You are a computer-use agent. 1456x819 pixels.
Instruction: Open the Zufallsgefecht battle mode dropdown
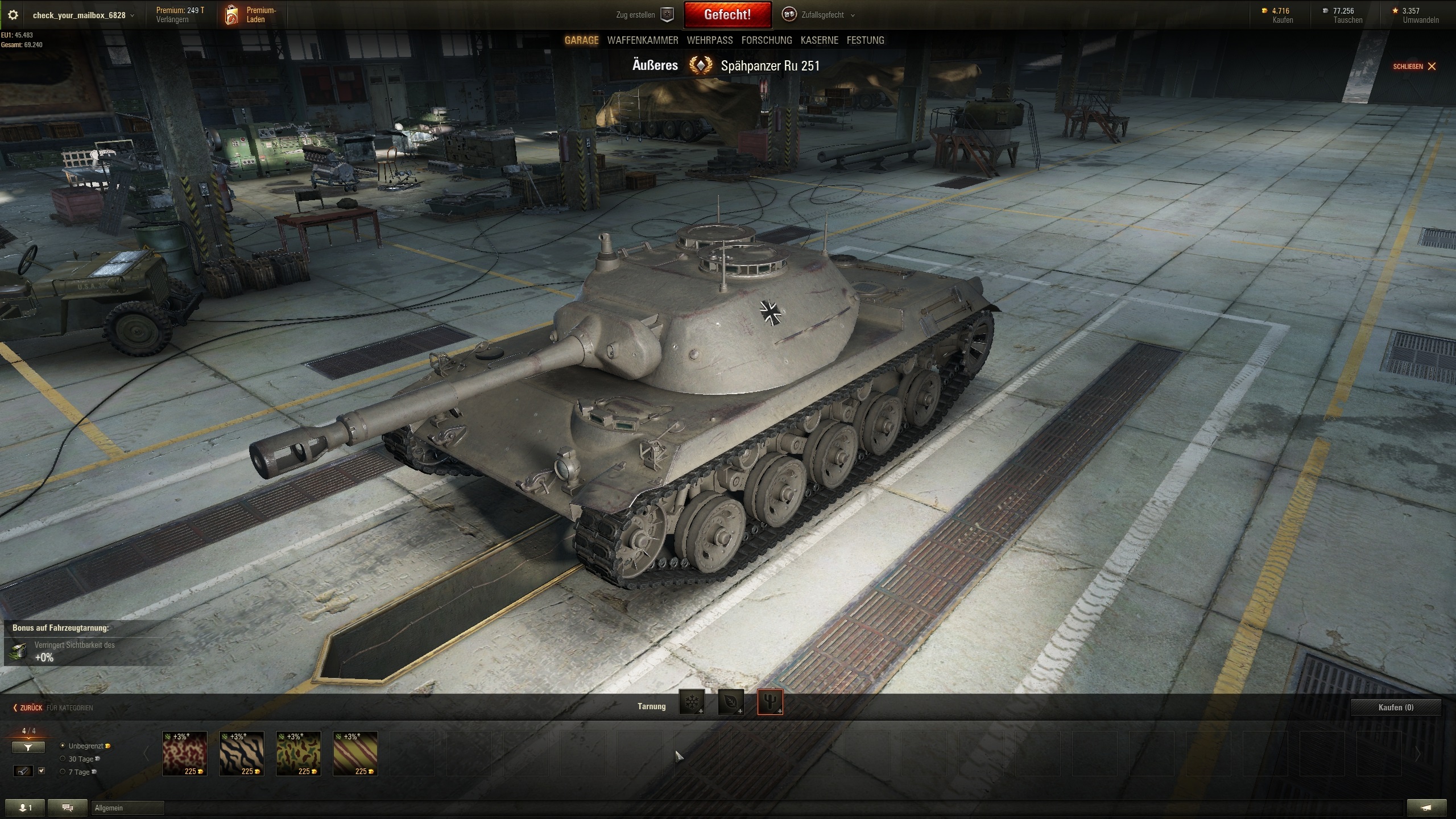click(x=822, y=15)
